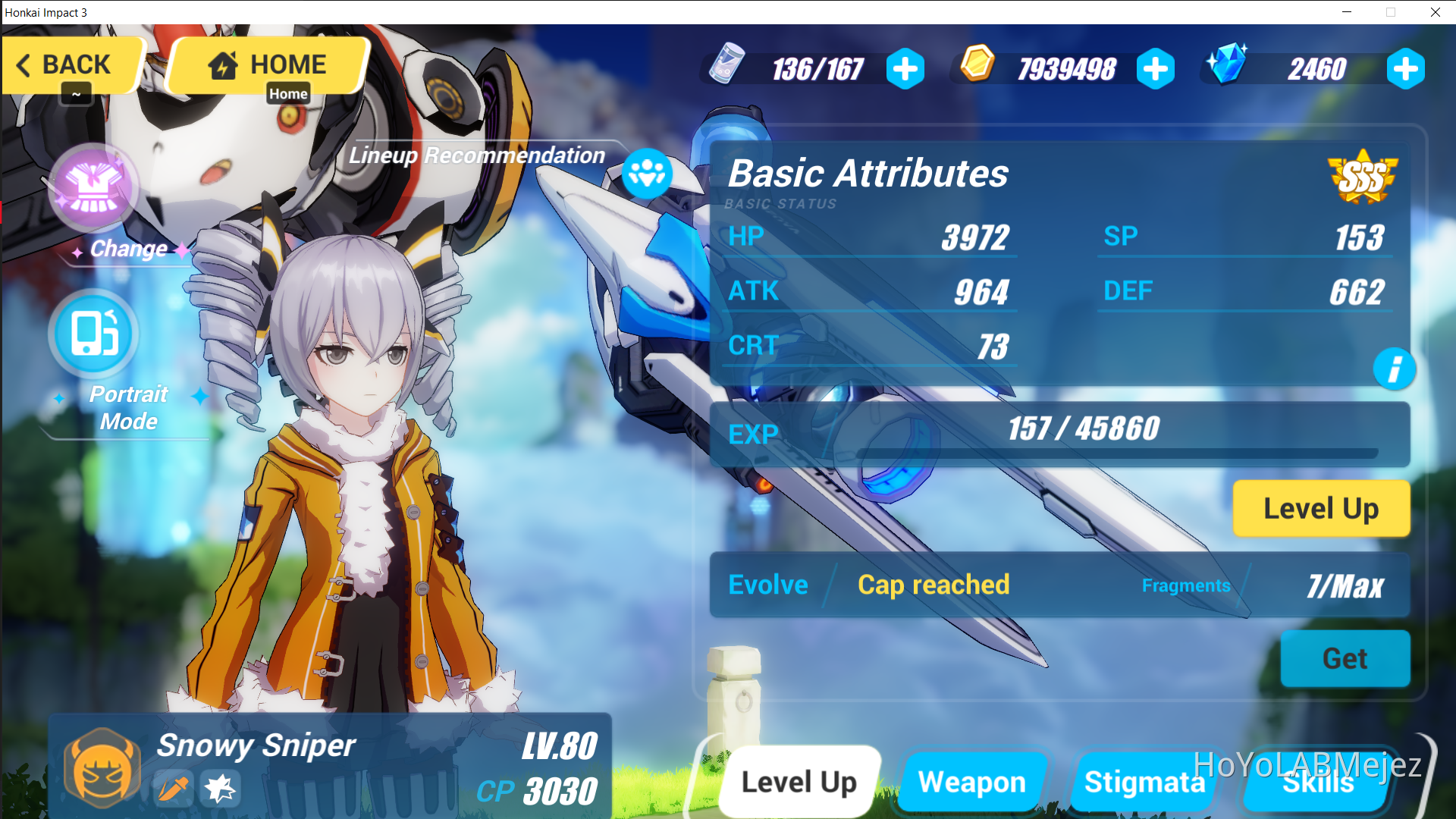Click Get to obtain fragments
Image resolution: width=1456 pixels, height=819 pixels.
pyautogui.click(x=1345, y=658)
